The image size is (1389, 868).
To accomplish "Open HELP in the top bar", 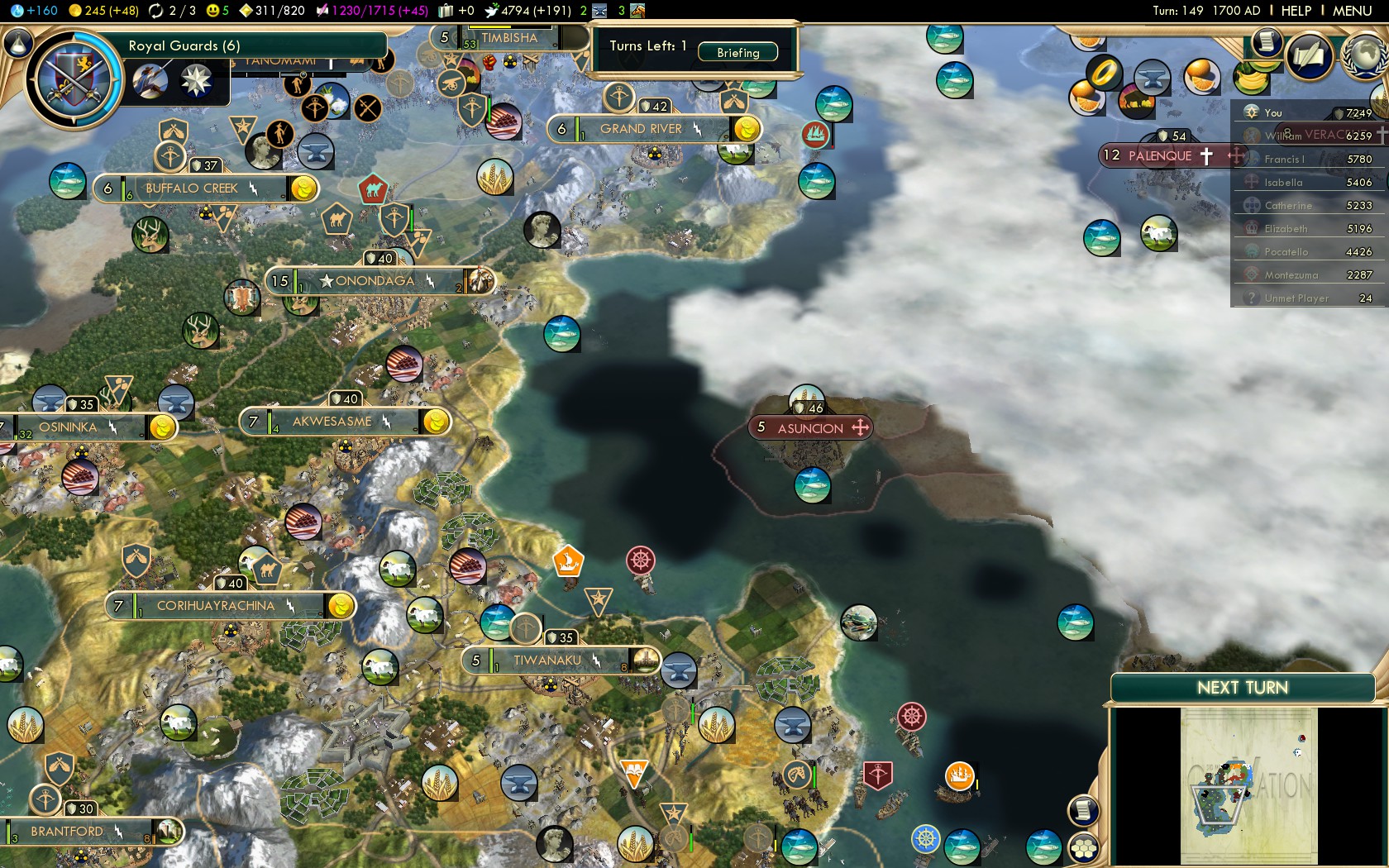I will 1296,11.
